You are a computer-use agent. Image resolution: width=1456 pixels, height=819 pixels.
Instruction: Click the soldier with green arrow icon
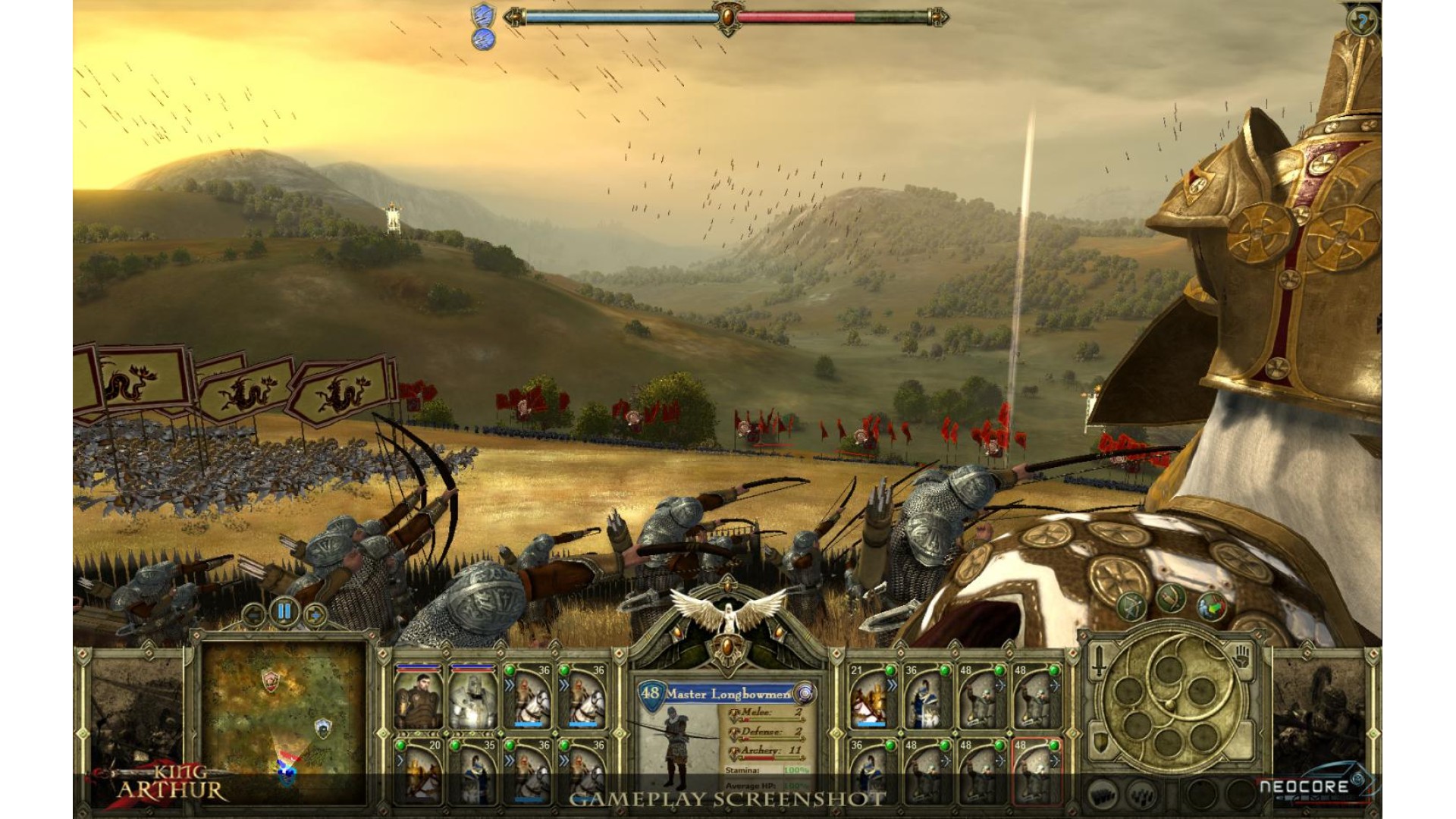point(1212,607)
